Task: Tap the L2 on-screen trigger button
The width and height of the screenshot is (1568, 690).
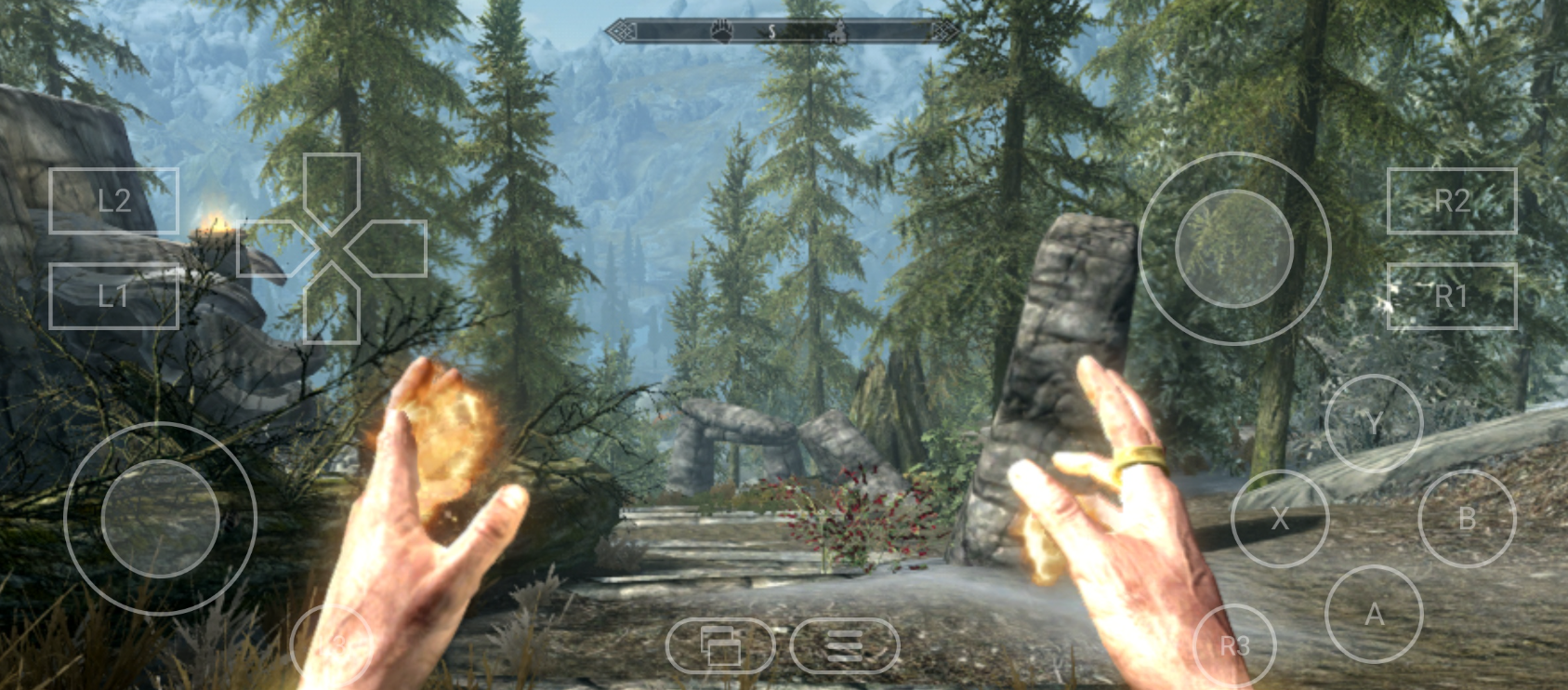Action: [113, 200]
